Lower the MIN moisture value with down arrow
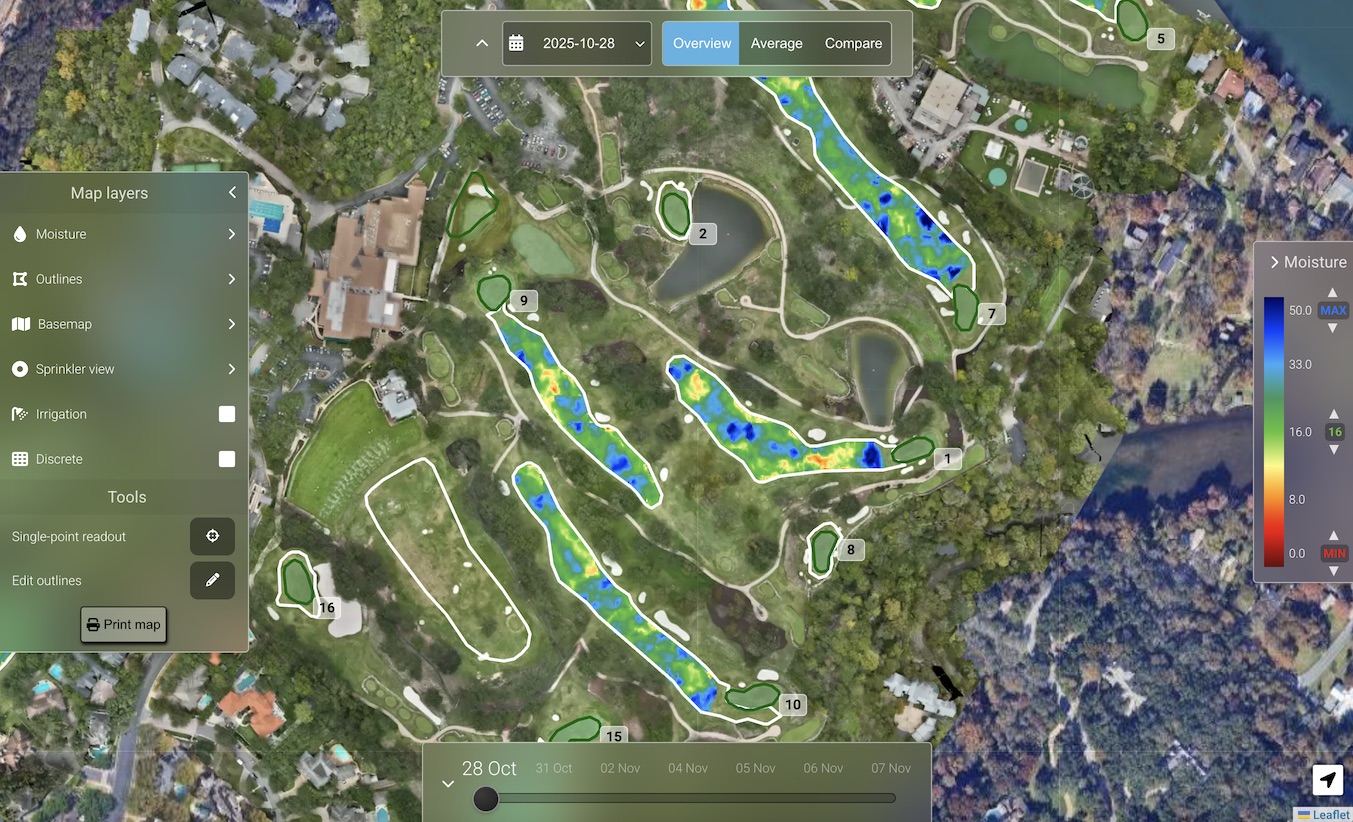The width and height of the screenshot is (1353, 822). coord(1333,571)
